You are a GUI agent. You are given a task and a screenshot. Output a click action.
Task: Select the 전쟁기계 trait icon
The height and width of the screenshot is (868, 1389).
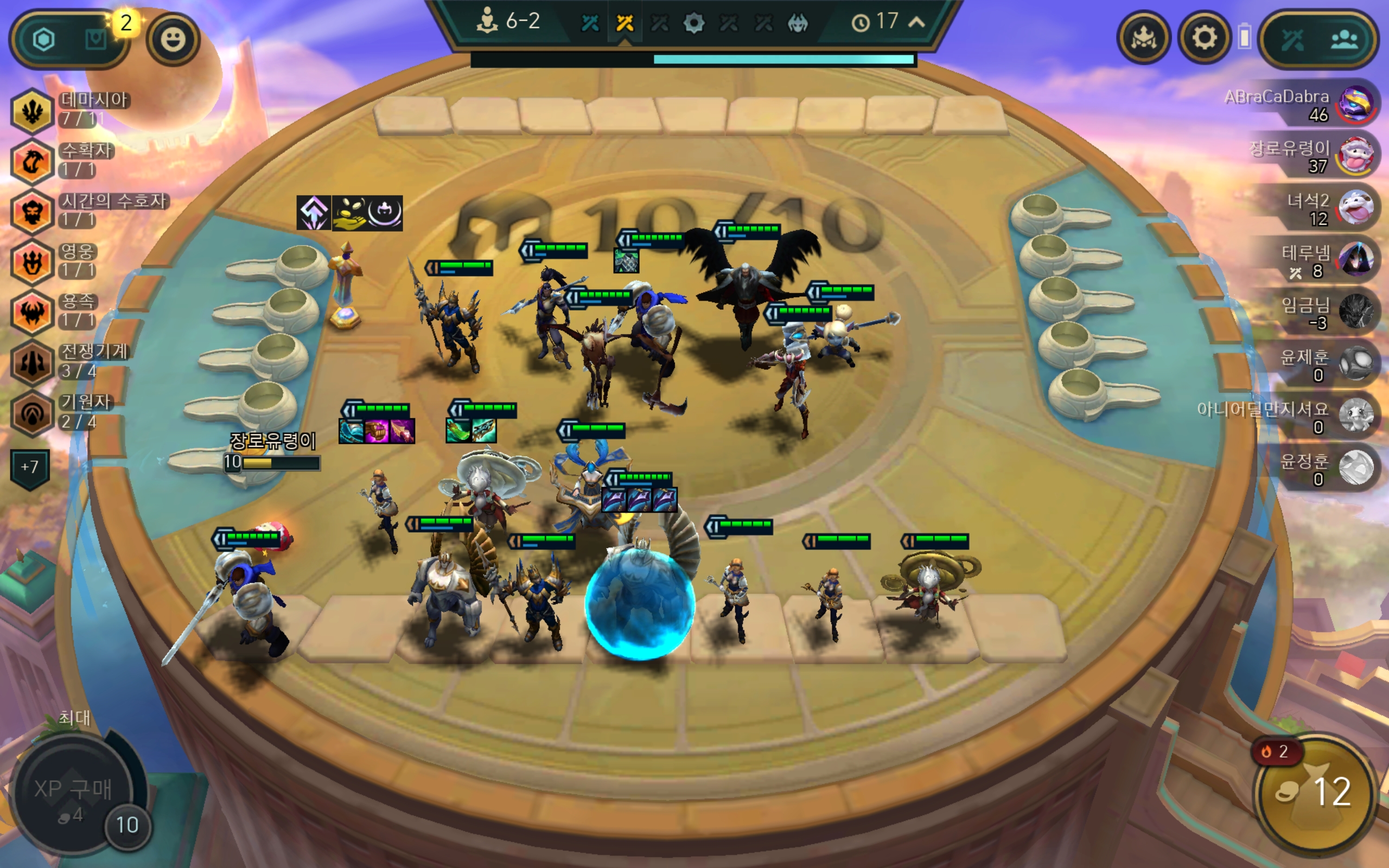click(32, 363)
